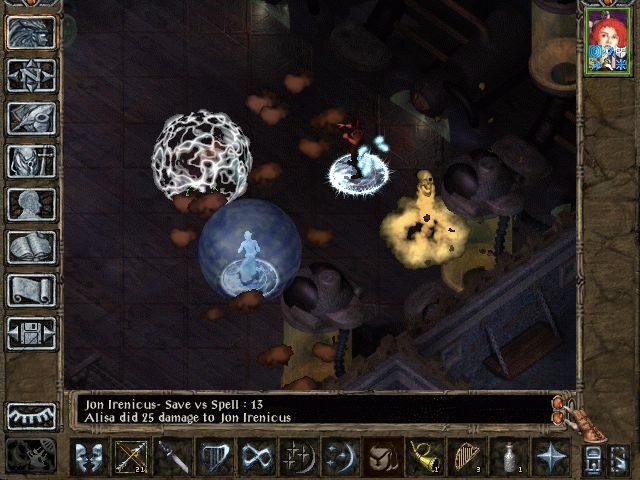Open the journal with the quill icon
The height and width of the screenshot is (480, 640).
coord(32,118)
